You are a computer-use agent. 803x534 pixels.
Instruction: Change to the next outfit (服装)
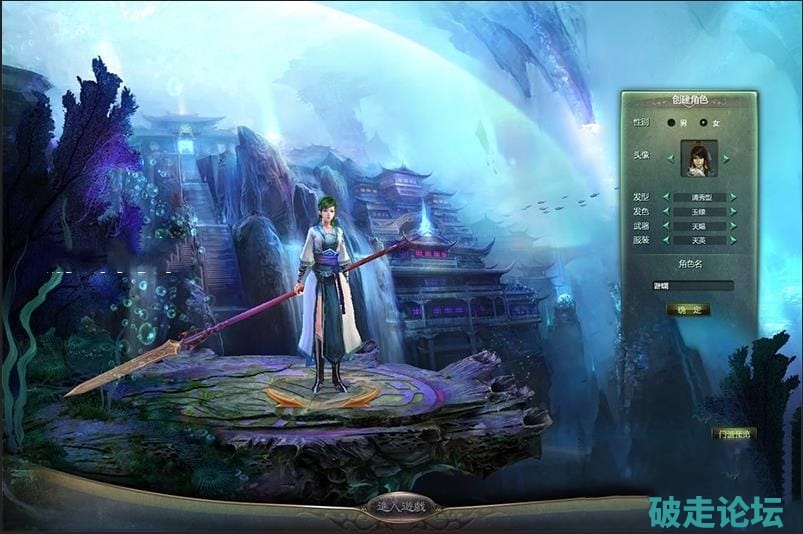coord(733,241)
